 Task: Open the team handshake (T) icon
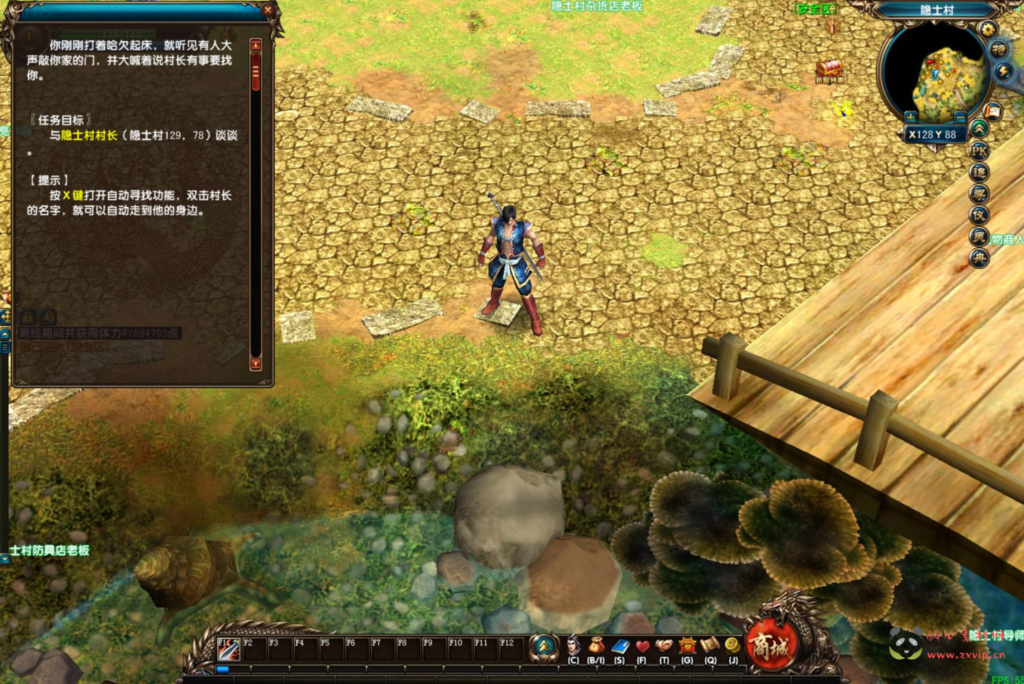click(664, 646)
